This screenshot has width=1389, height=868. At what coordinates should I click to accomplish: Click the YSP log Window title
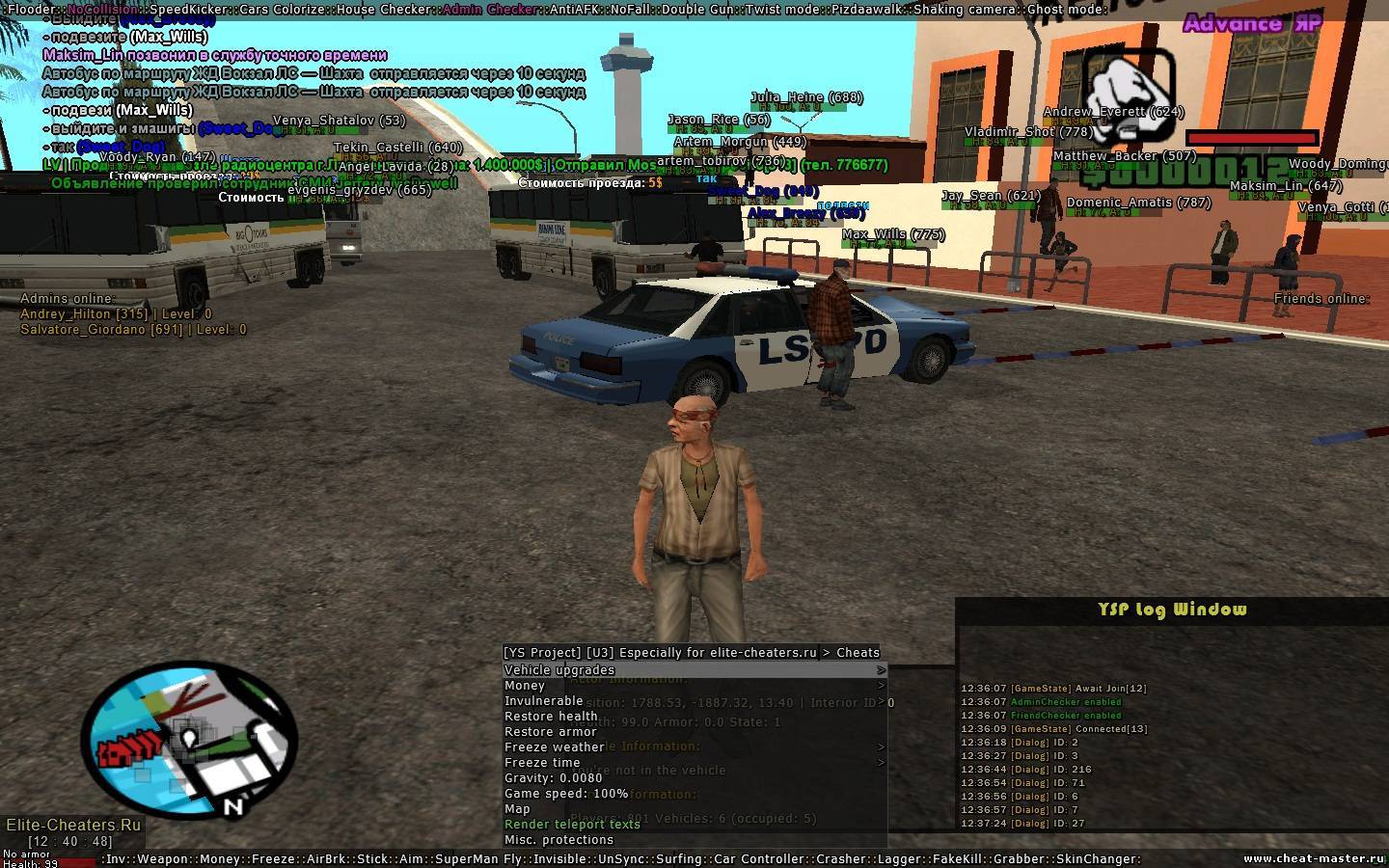point(1172,610)
